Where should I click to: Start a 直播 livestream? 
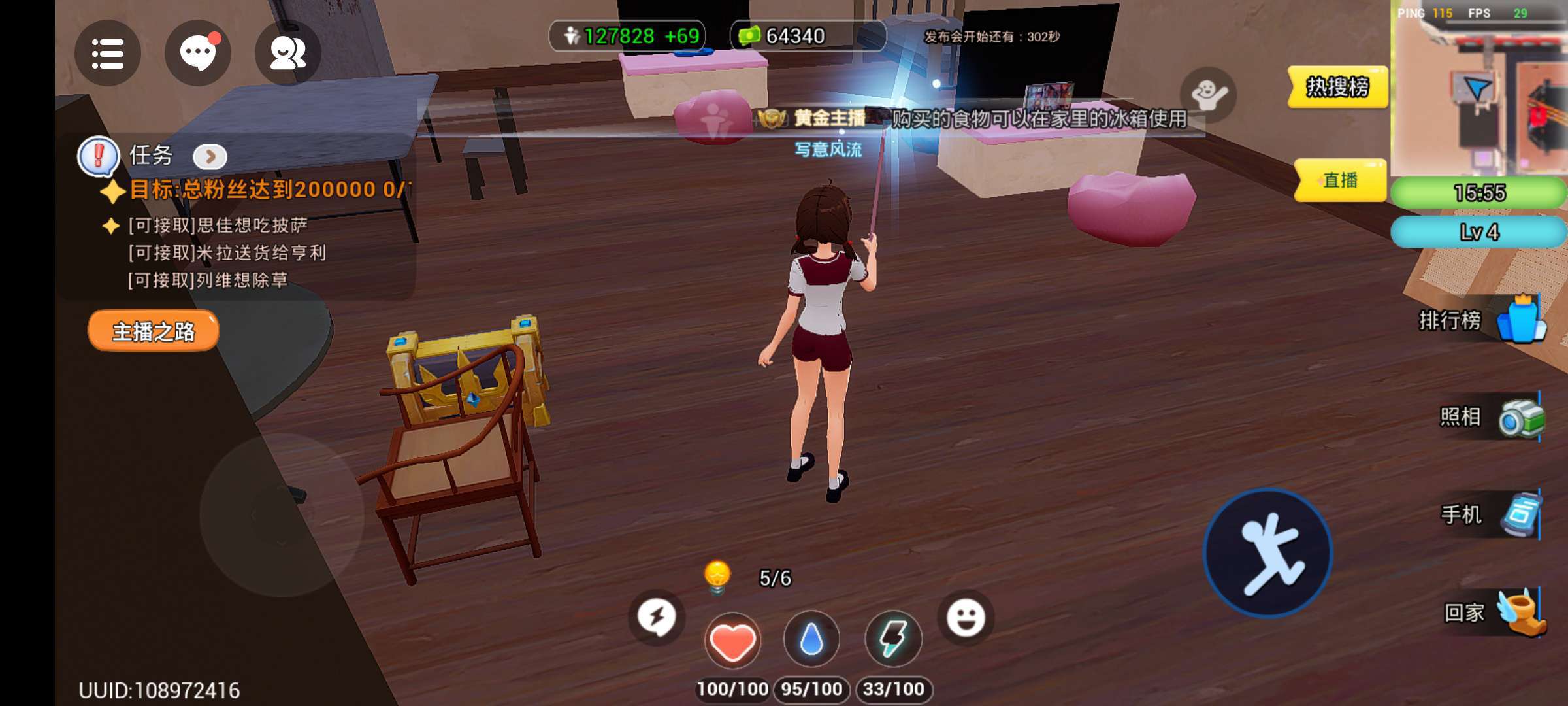click(x=1340, y=180)
